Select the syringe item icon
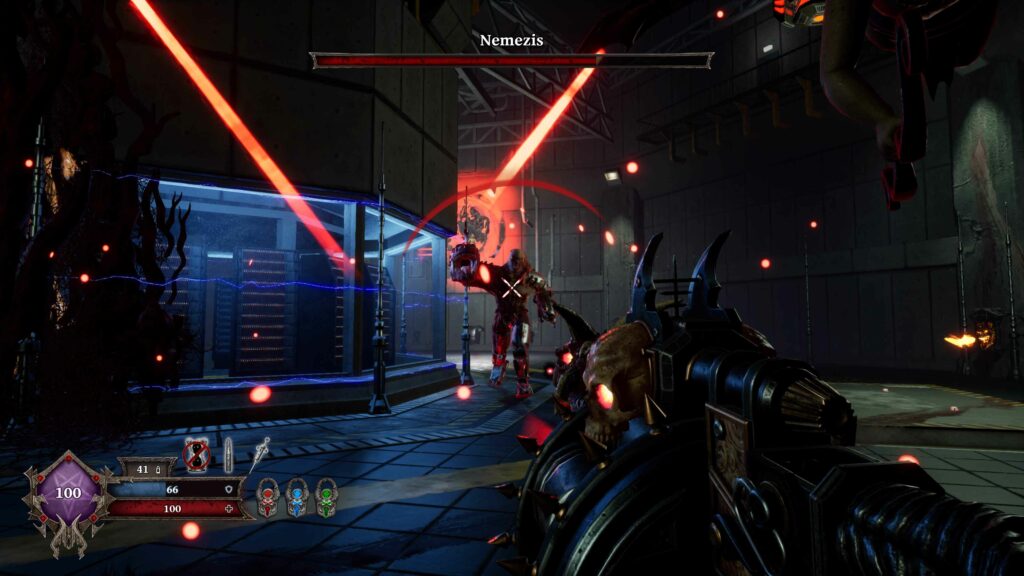 260,453
